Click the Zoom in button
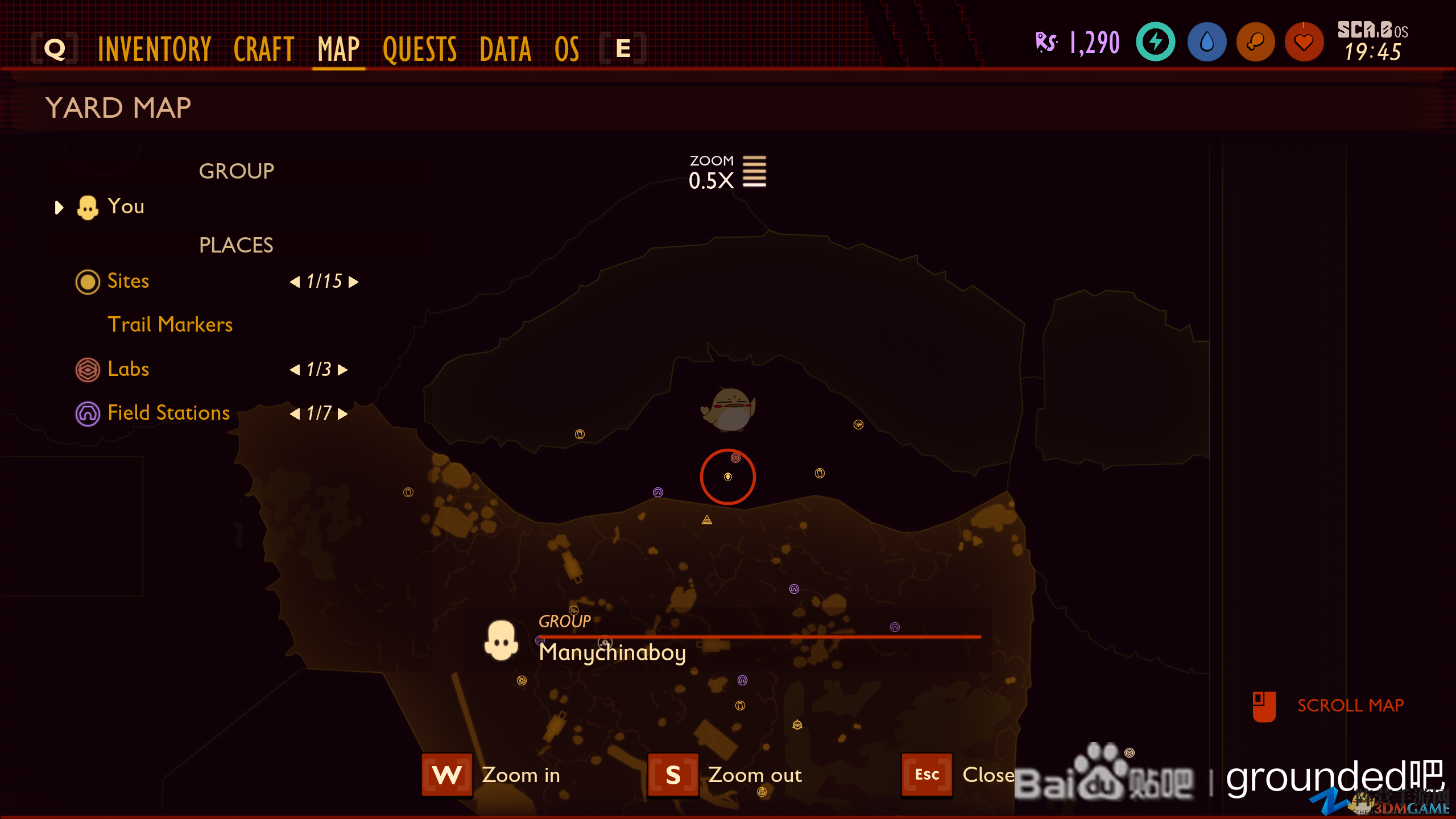Viewport: 1456px width, 819px height. coord(447,775)
